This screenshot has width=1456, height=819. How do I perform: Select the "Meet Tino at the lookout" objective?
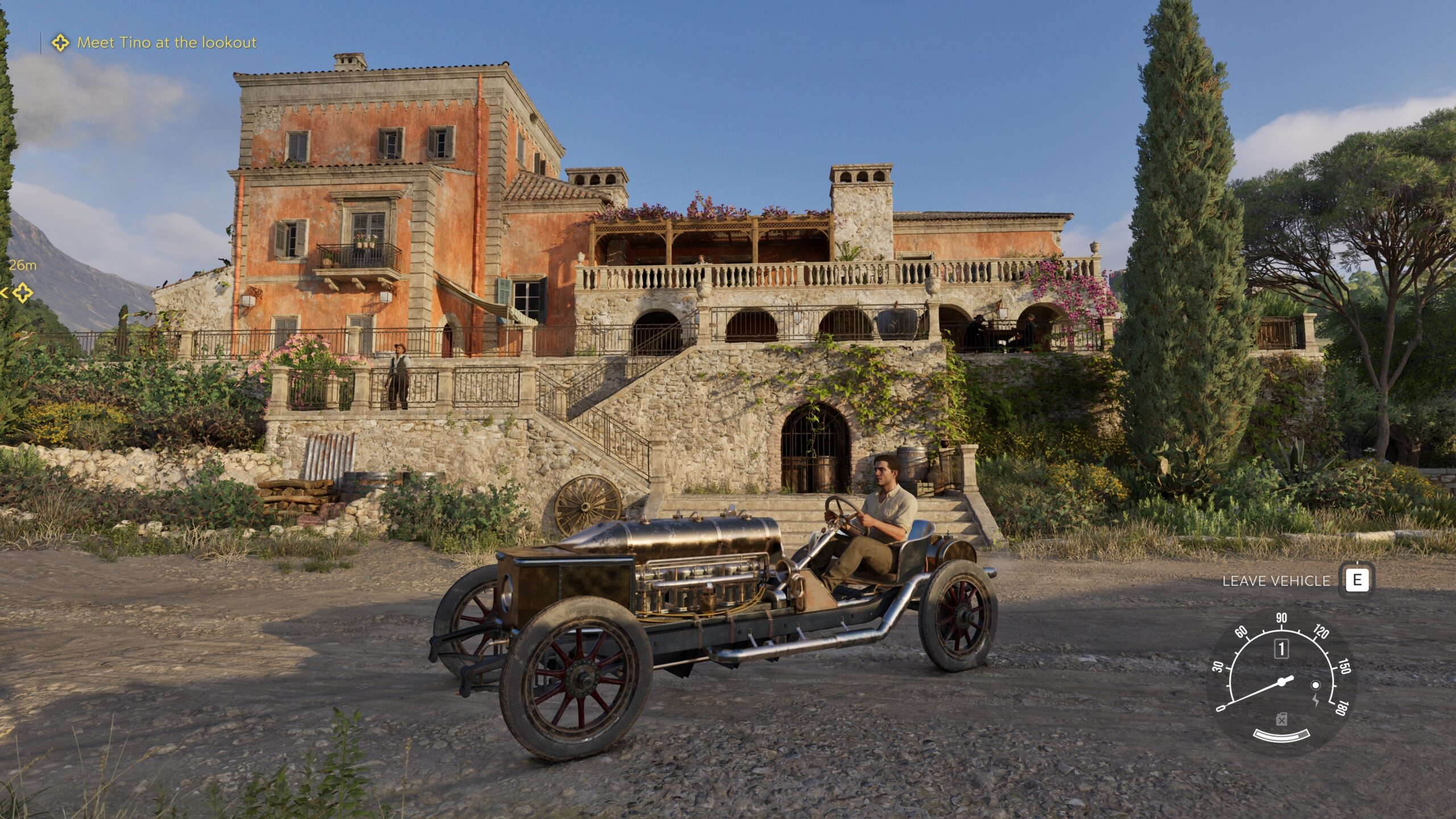tap(166, 43)
